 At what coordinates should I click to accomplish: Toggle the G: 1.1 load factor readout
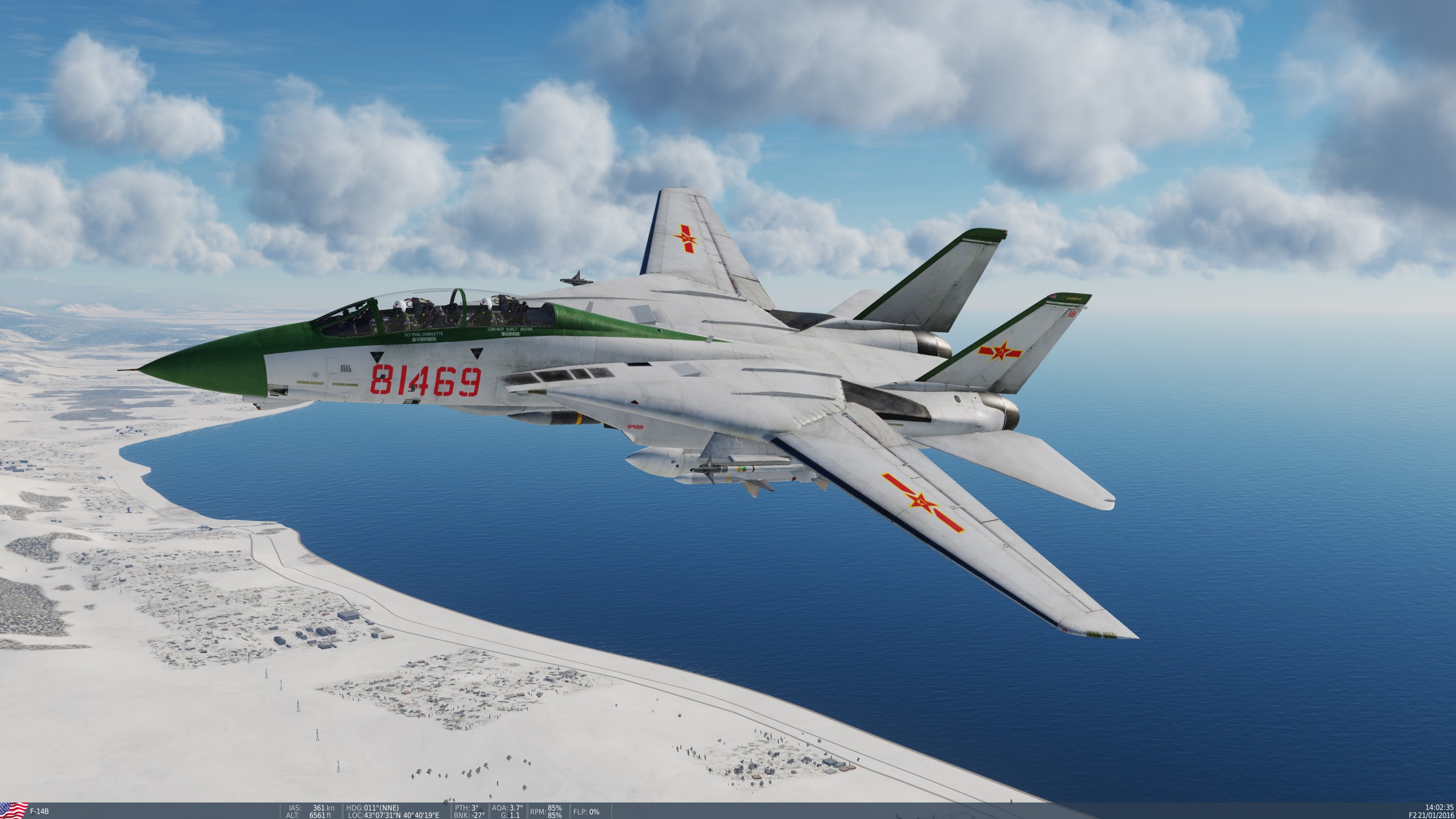(x=512, y=814)
